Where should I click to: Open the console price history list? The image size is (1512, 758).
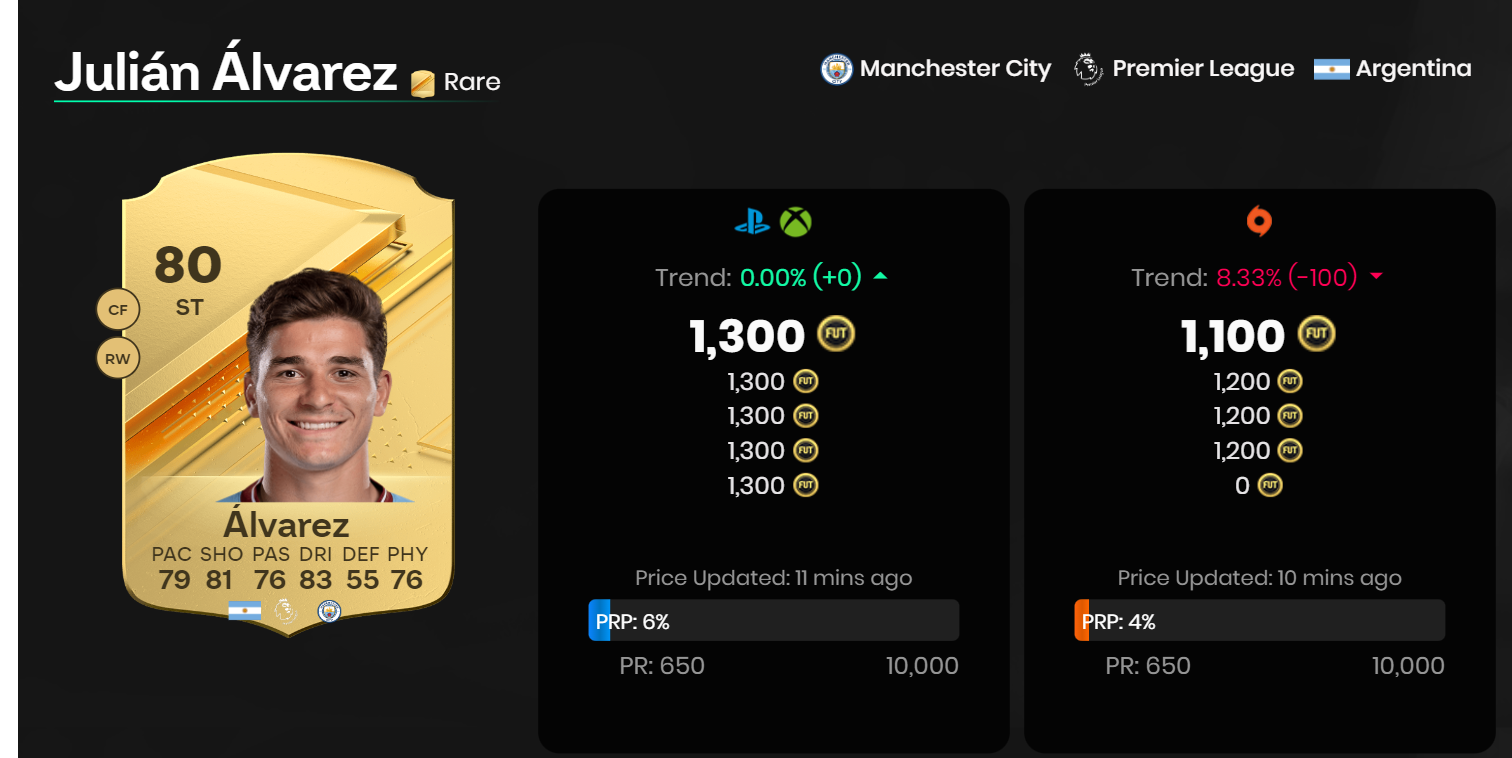[772, 433]
